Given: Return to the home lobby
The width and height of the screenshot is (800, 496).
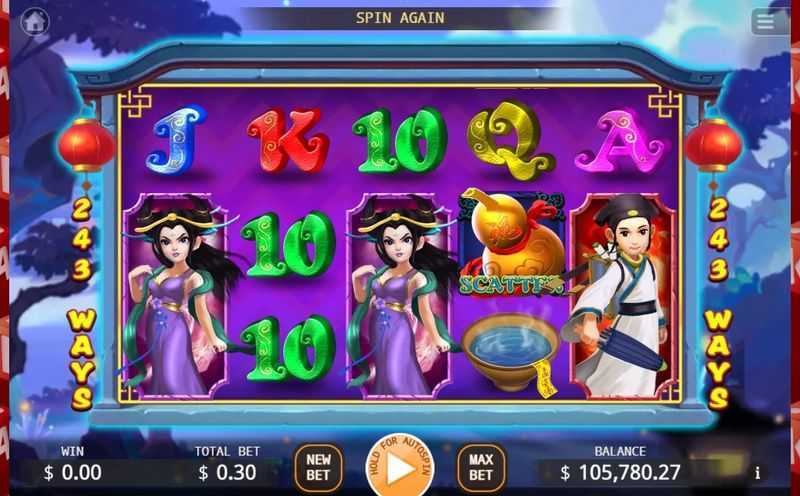Looking at the screenshot, I should [x=35, y=20].
